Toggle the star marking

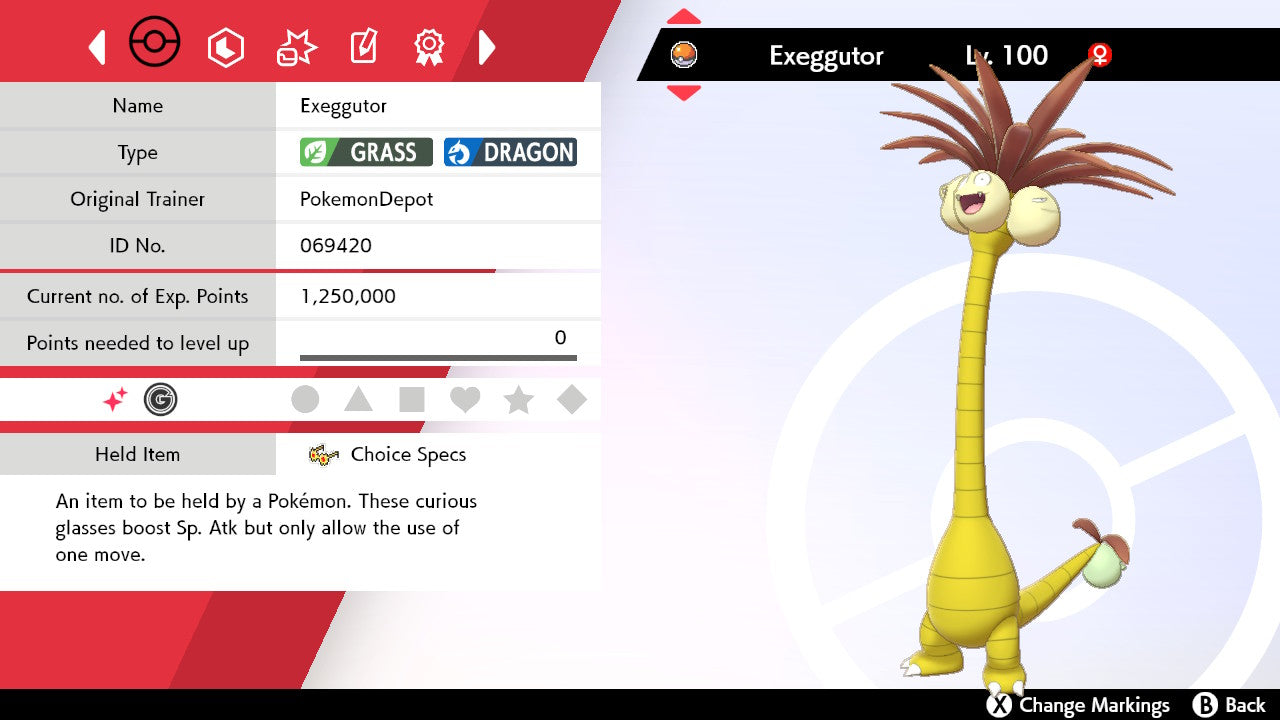pos(518,400)
